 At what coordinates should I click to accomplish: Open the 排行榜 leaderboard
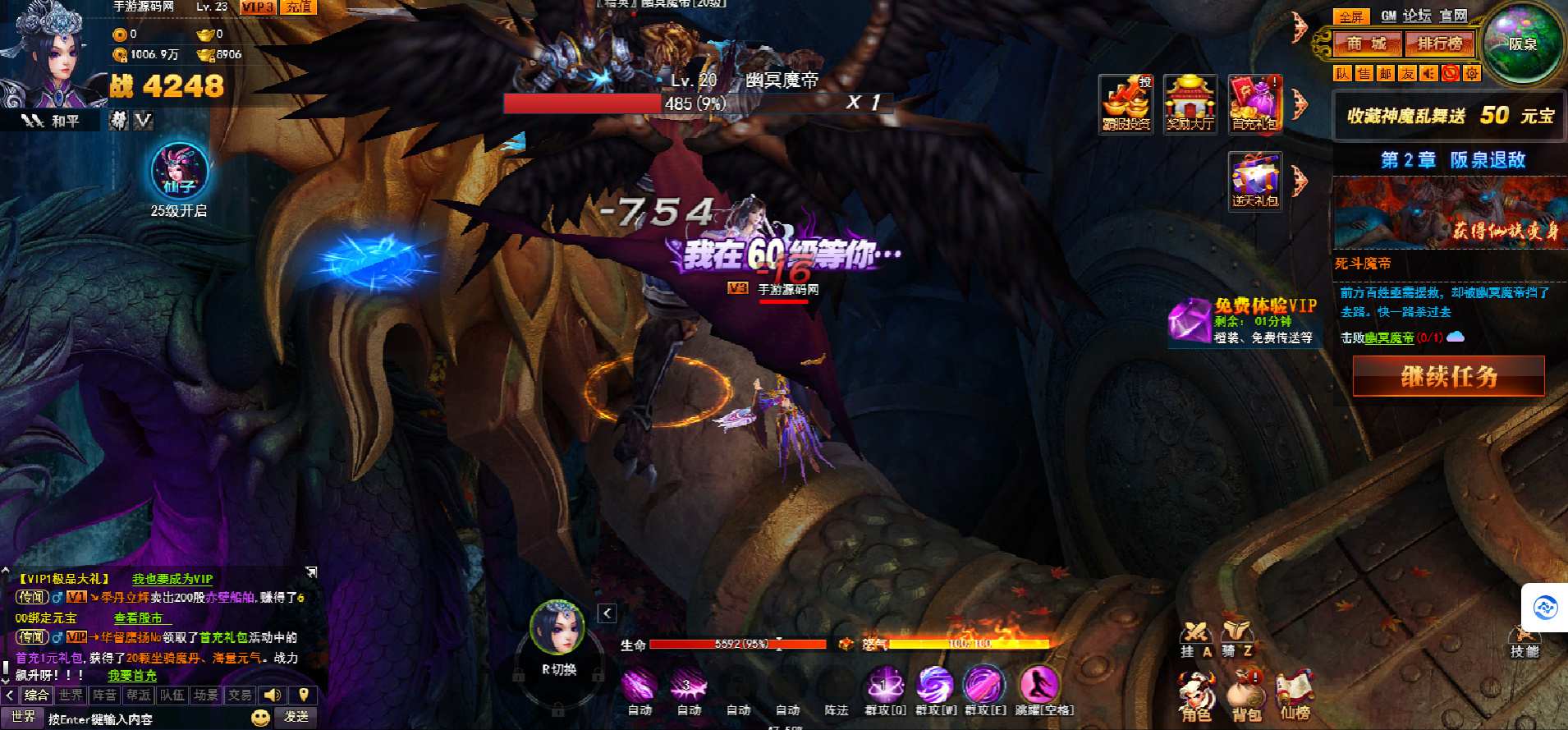coord(1439,44)
